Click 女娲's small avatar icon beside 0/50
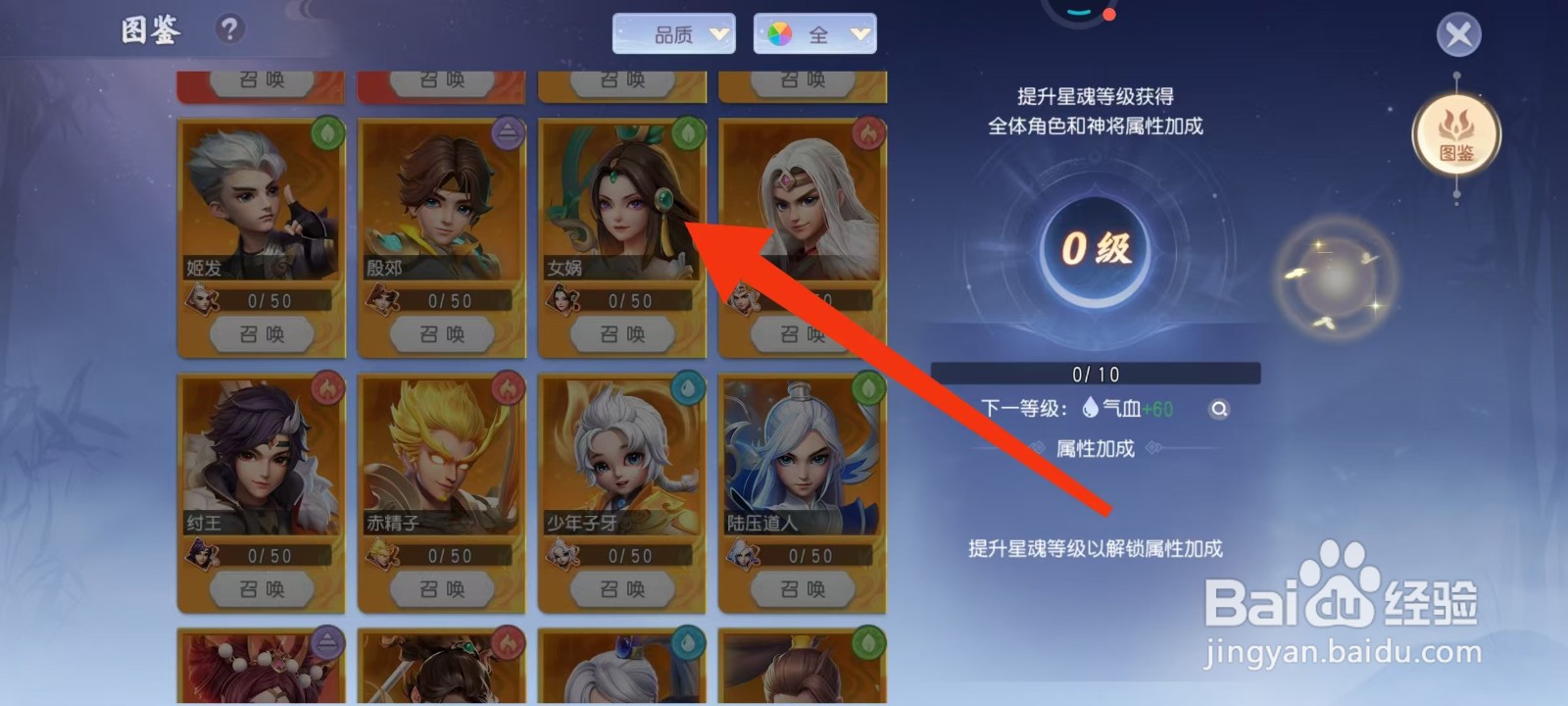Image resolution: width=1568 pixels, height=706 pixels. point(563,302)
